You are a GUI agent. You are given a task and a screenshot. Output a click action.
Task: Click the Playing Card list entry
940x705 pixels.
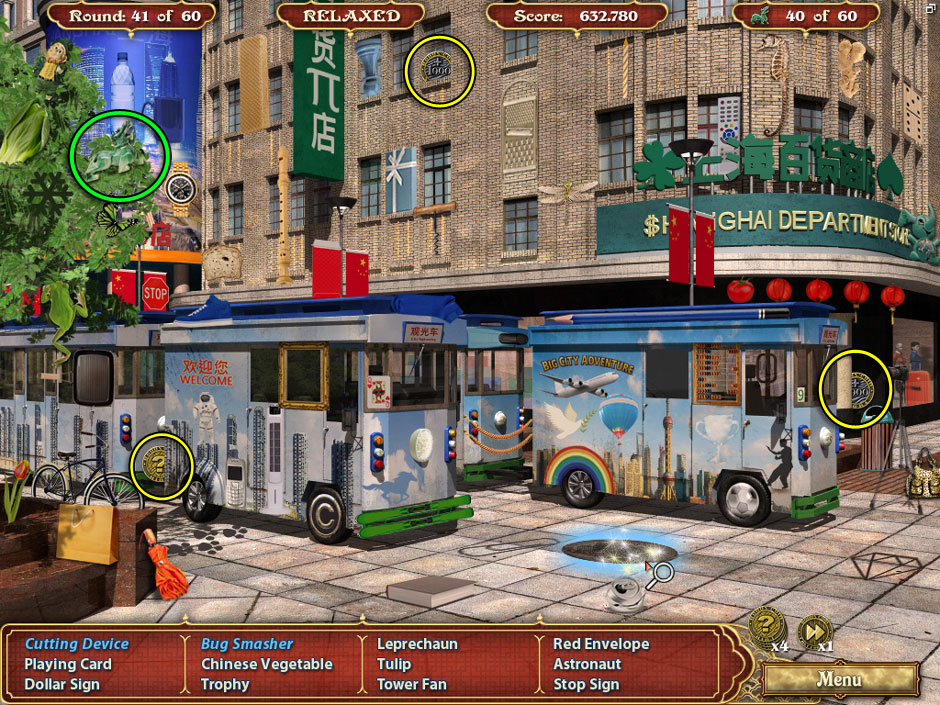68,664
